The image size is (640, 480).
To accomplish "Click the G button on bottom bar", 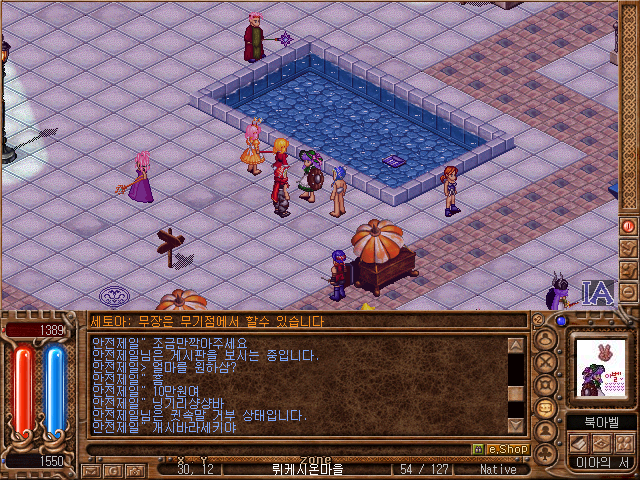I will click(x=112, y=469).
